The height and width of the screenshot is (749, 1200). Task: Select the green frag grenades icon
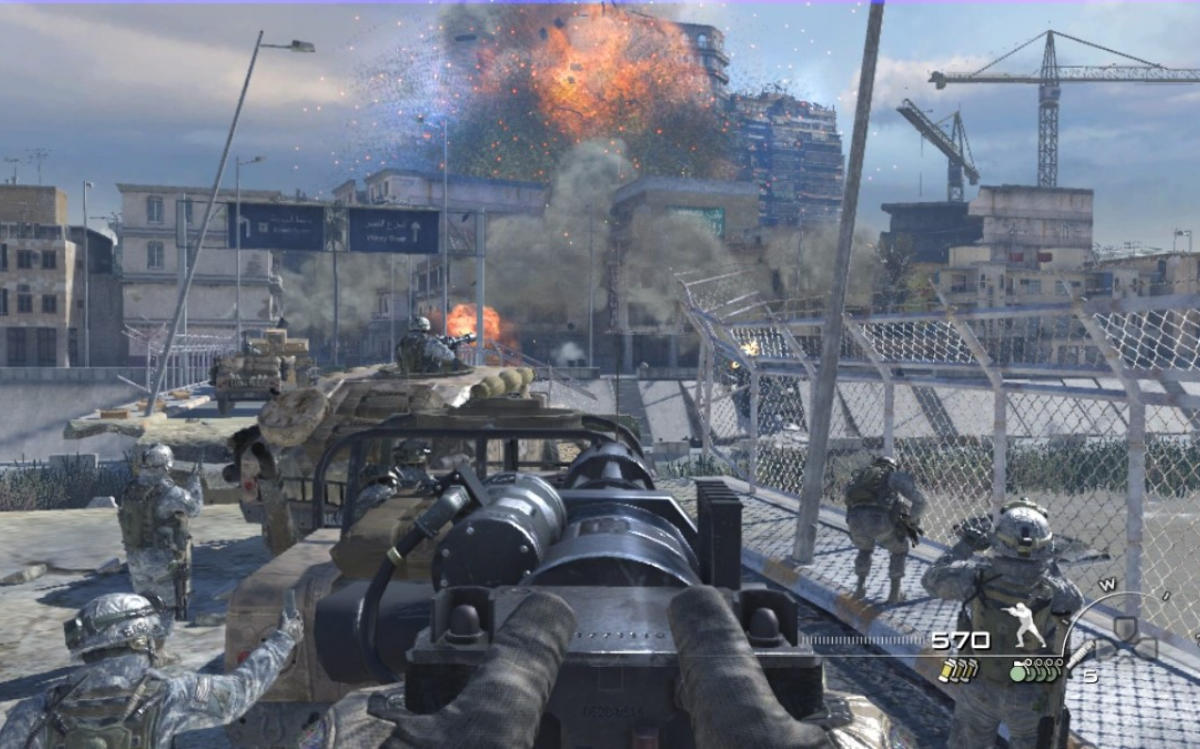(1036, 671)
